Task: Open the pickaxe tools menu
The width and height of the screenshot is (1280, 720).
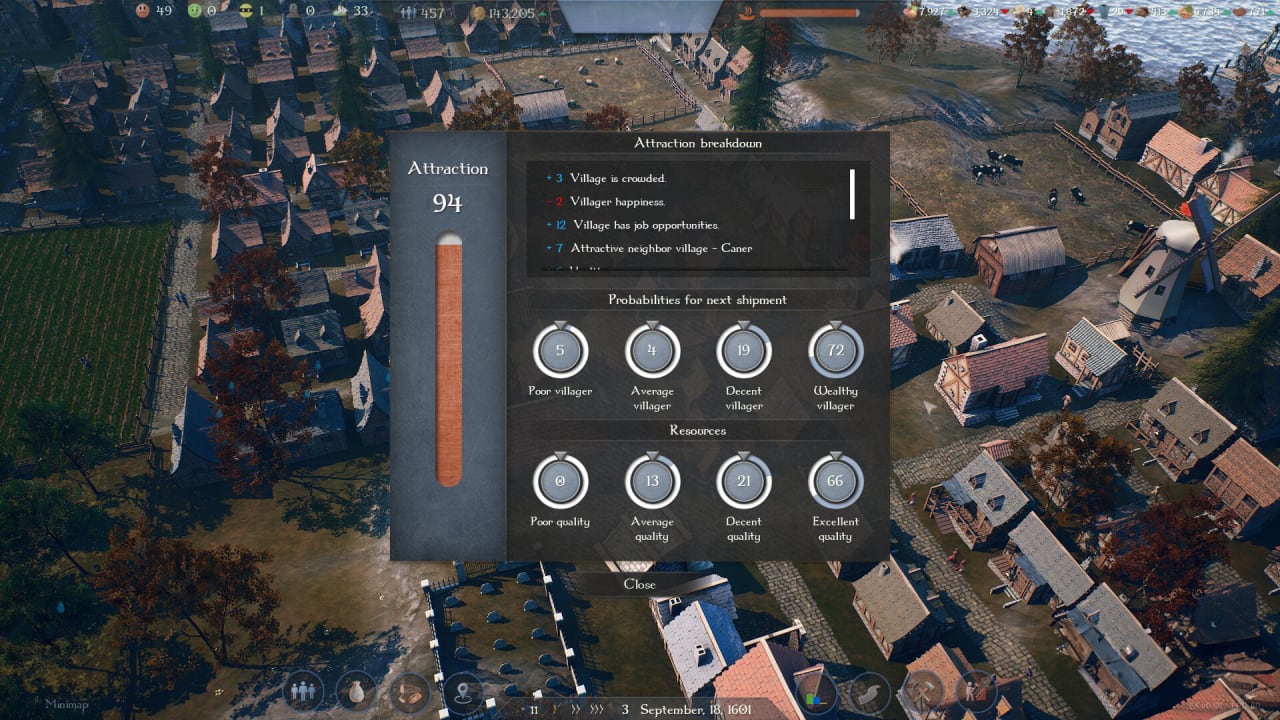Action: click(922, 690)
